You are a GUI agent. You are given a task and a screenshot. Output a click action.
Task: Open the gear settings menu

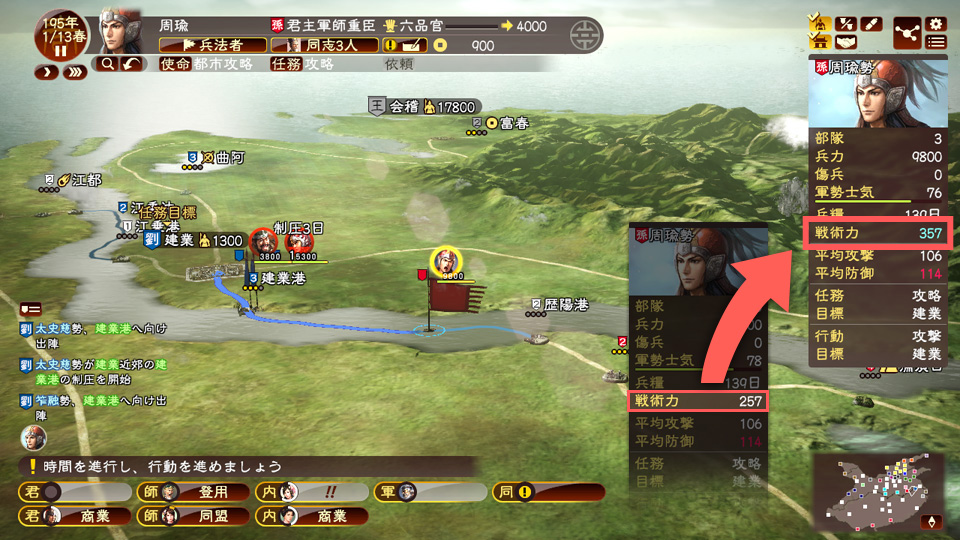coord(936,23)
